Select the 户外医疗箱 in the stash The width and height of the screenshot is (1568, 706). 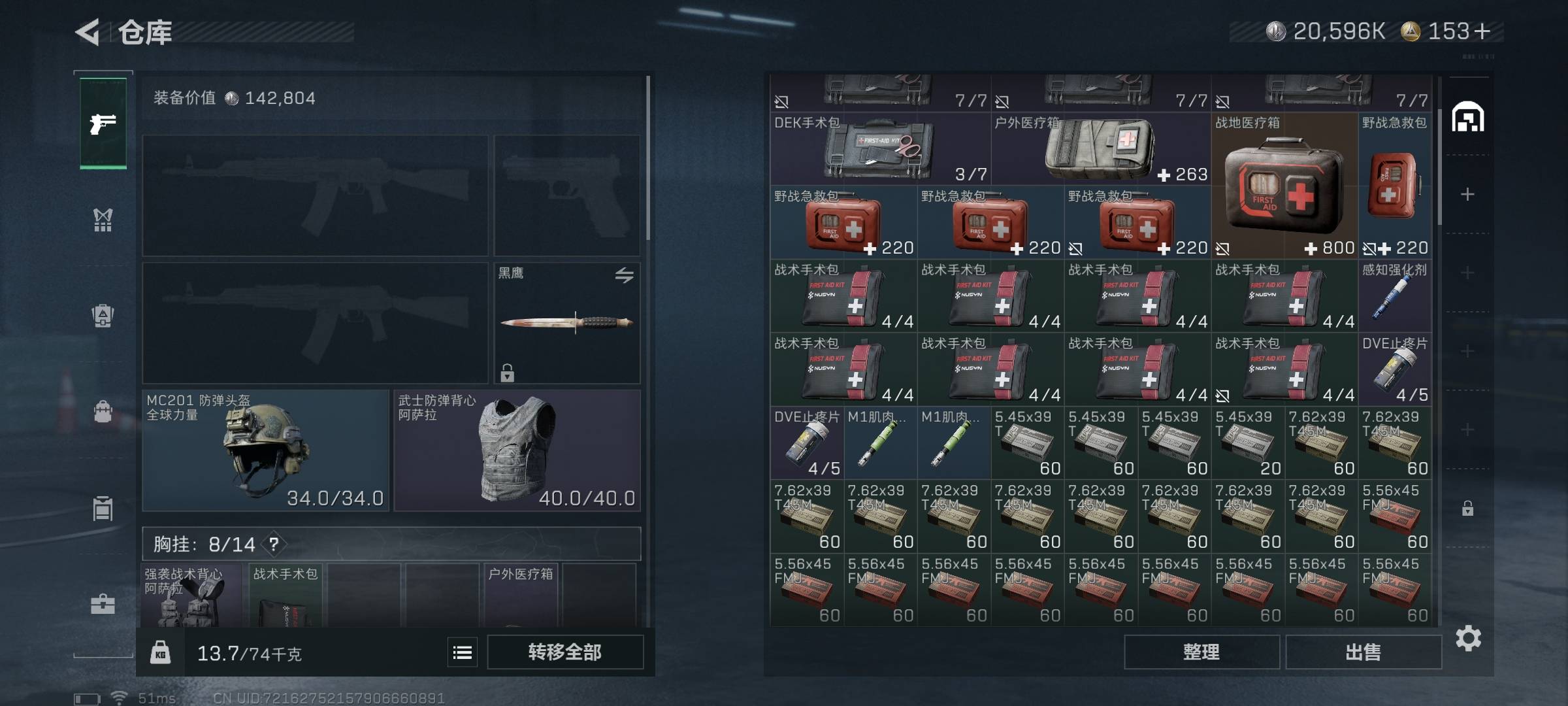coord(1100,150)
